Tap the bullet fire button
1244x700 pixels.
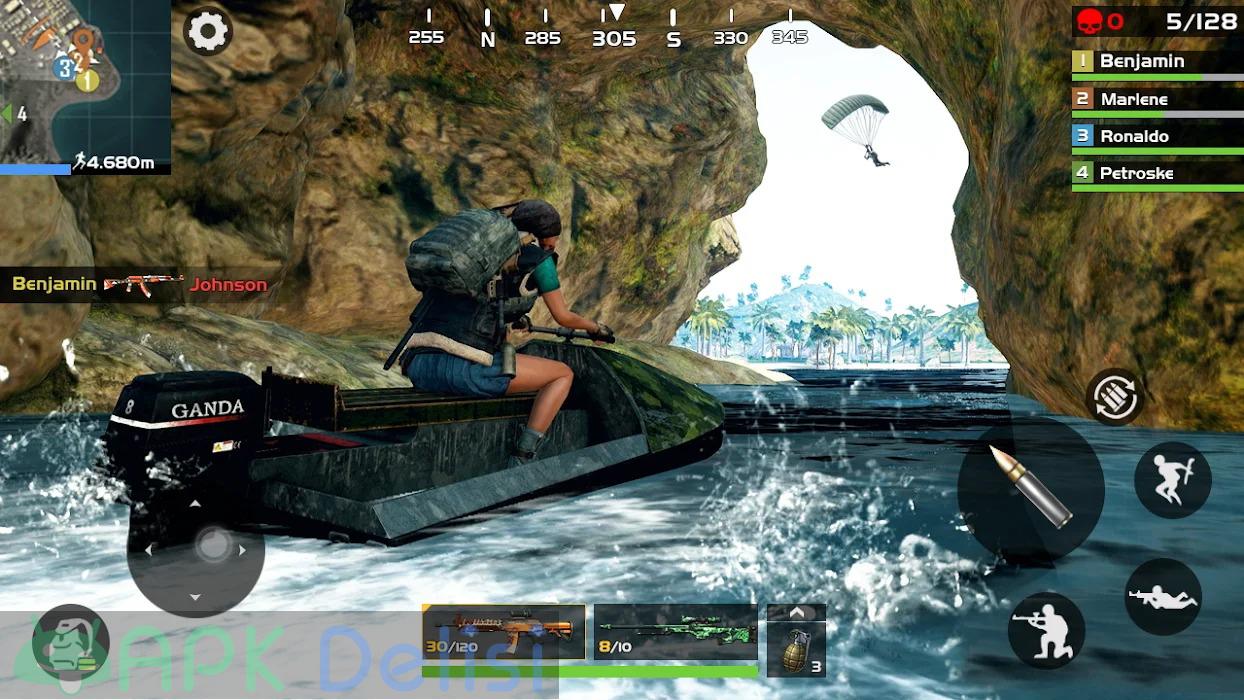pyautogui.click(x=1030, y=488)
